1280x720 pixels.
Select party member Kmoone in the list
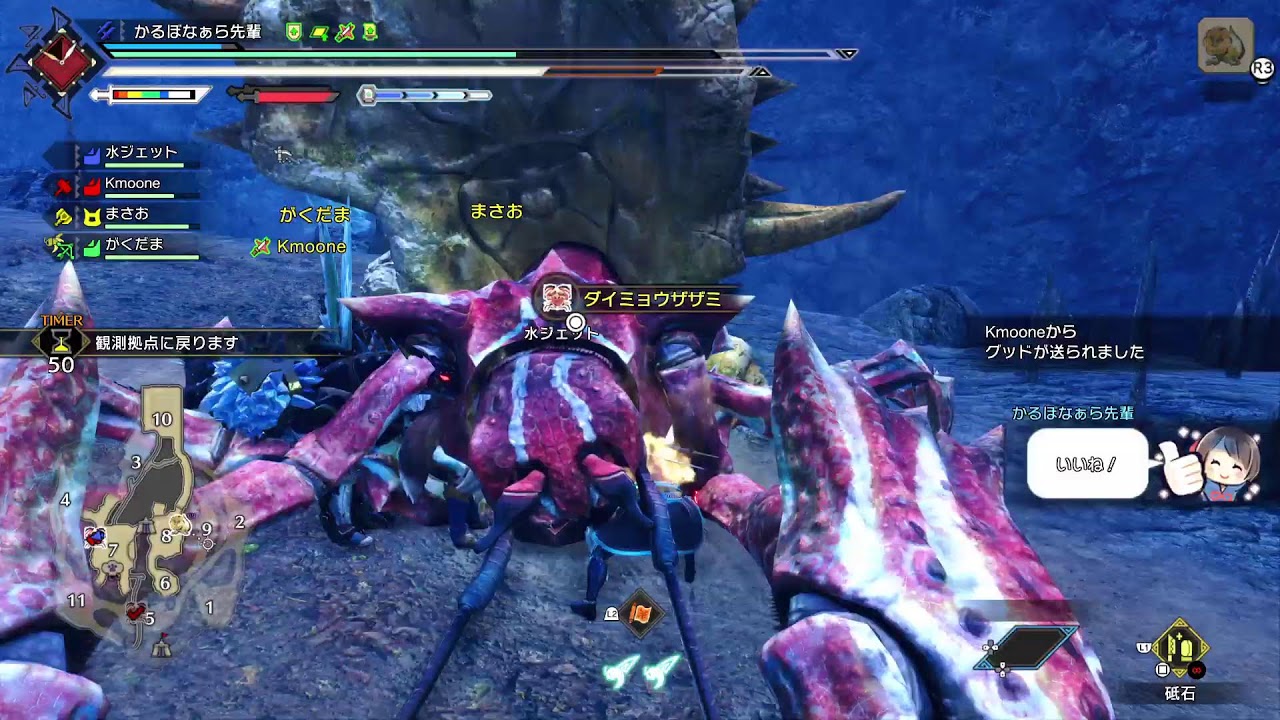(x=132, y=184)
